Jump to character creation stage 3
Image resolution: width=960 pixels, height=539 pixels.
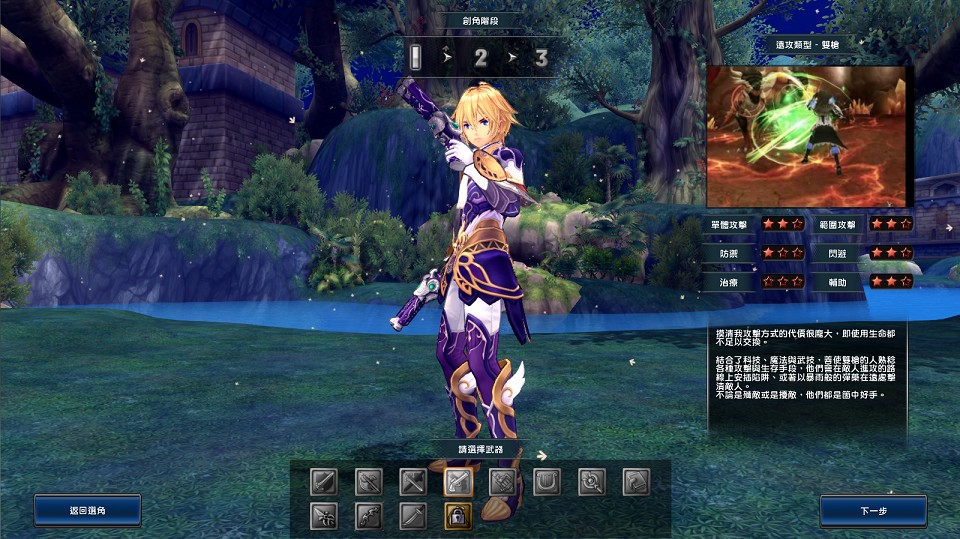click(541, 58)
